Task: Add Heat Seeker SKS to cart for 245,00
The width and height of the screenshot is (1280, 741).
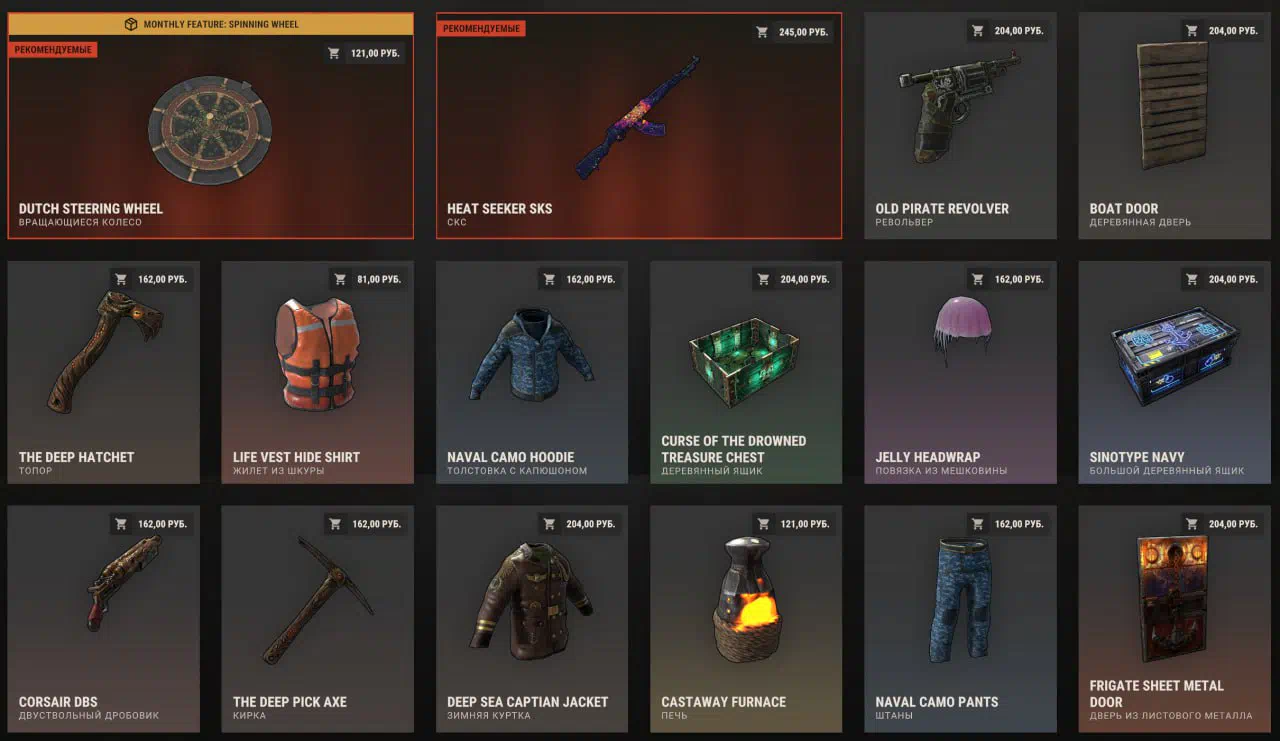Action: pyautogui.click(x=793, y=32)
